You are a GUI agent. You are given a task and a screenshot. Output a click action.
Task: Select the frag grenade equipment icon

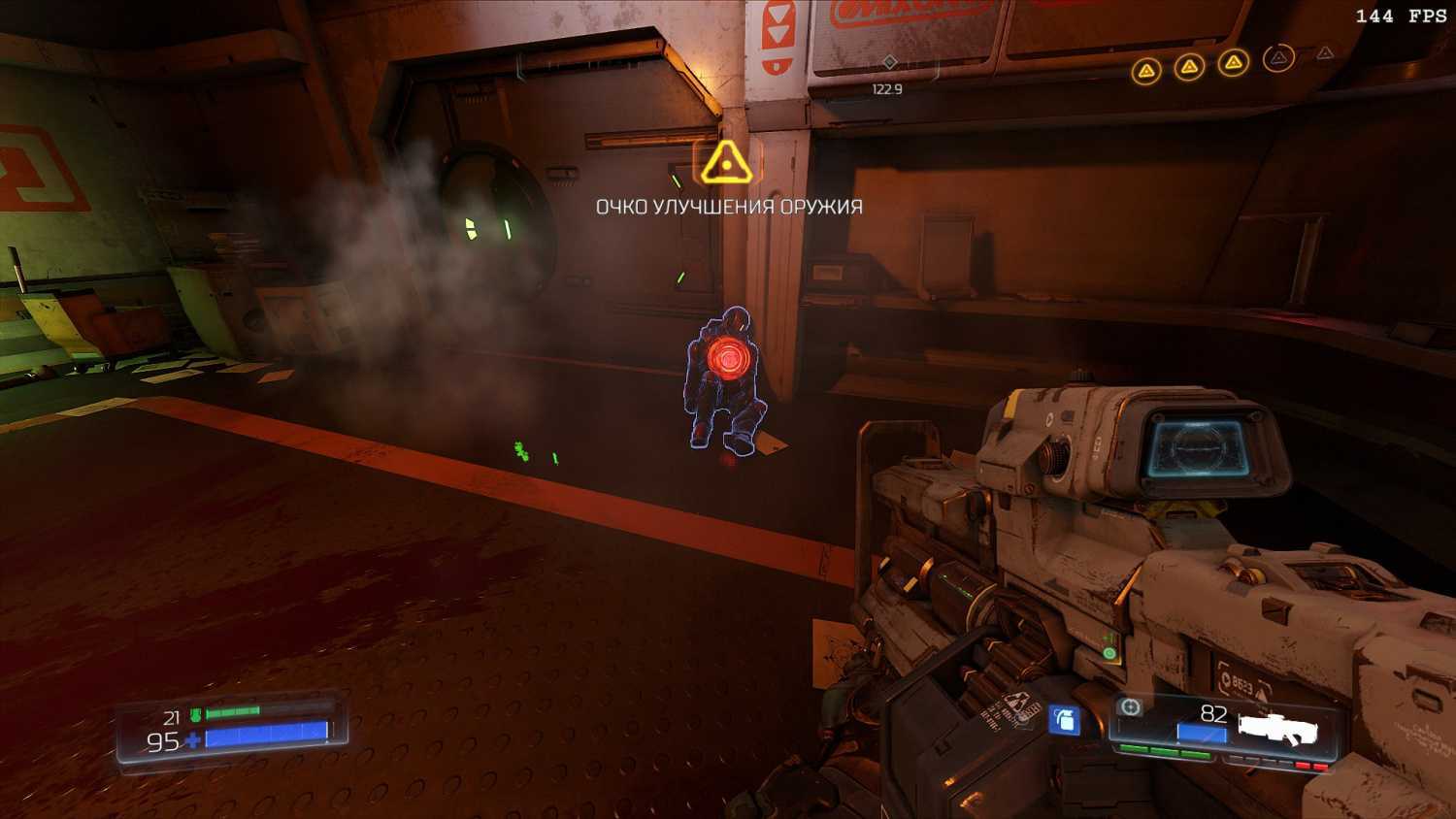pos(1065,720)
